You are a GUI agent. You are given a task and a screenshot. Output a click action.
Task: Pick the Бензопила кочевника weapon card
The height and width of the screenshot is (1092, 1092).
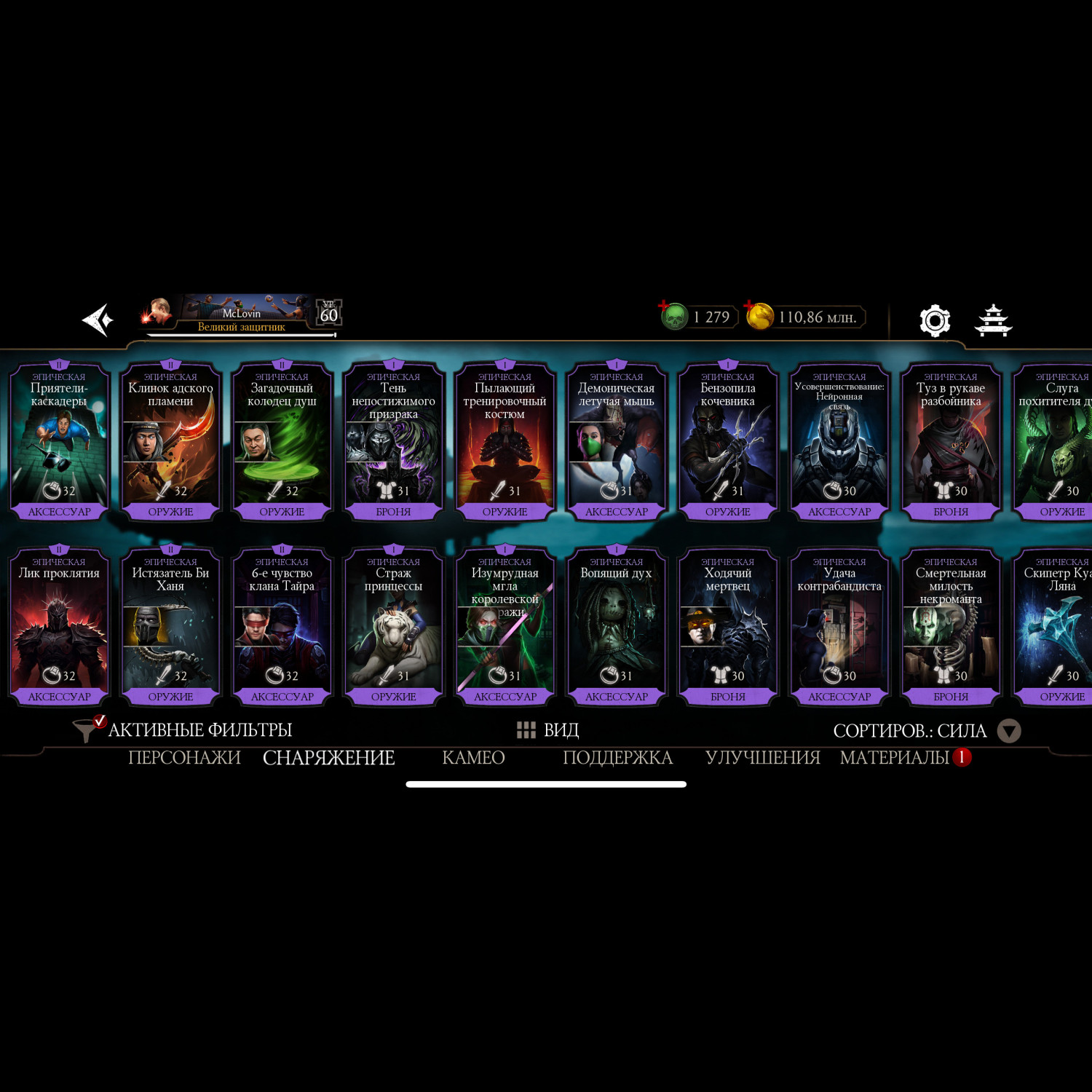tap(727, 441)
